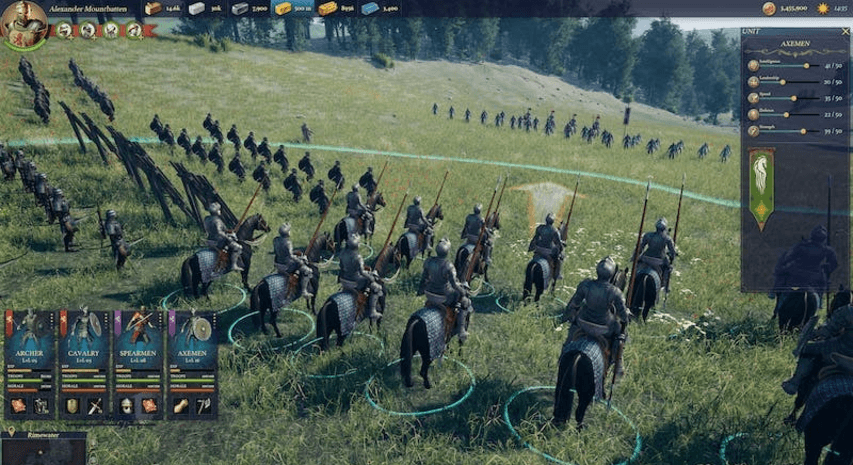This screenshot has width=853, height=465.
Task: Click Alexander Mountbatten's commander portrait
Action: (x=25, y=22)
